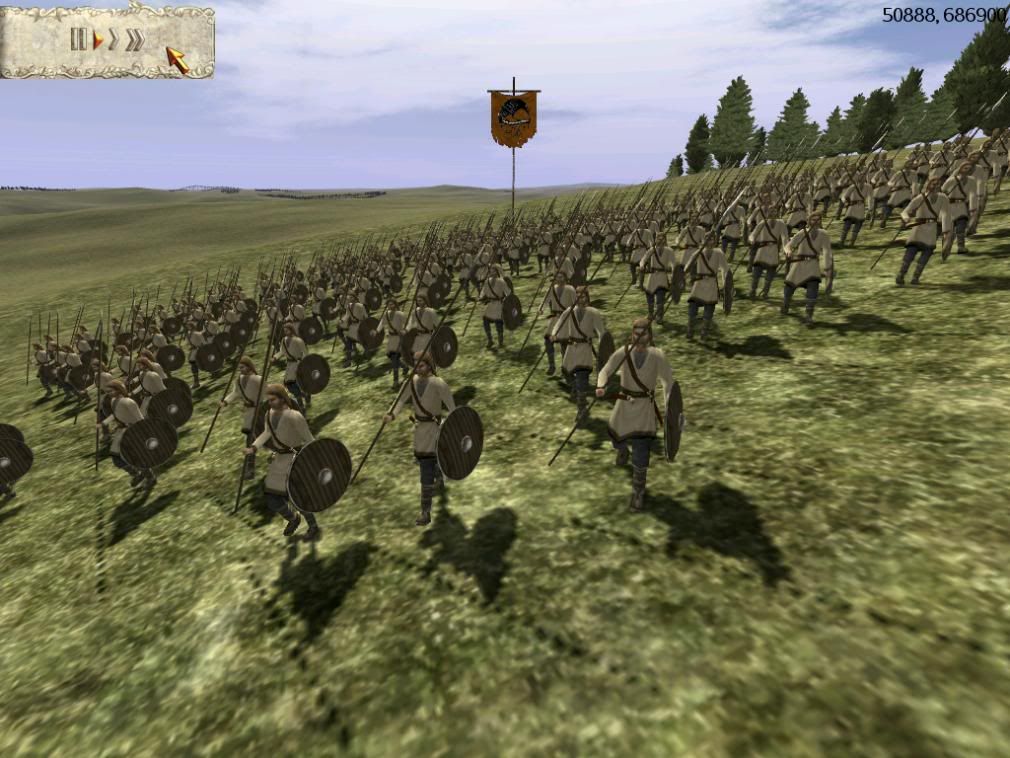Set battle to normal play speed
1010x758 pixels.
[98, 40]
